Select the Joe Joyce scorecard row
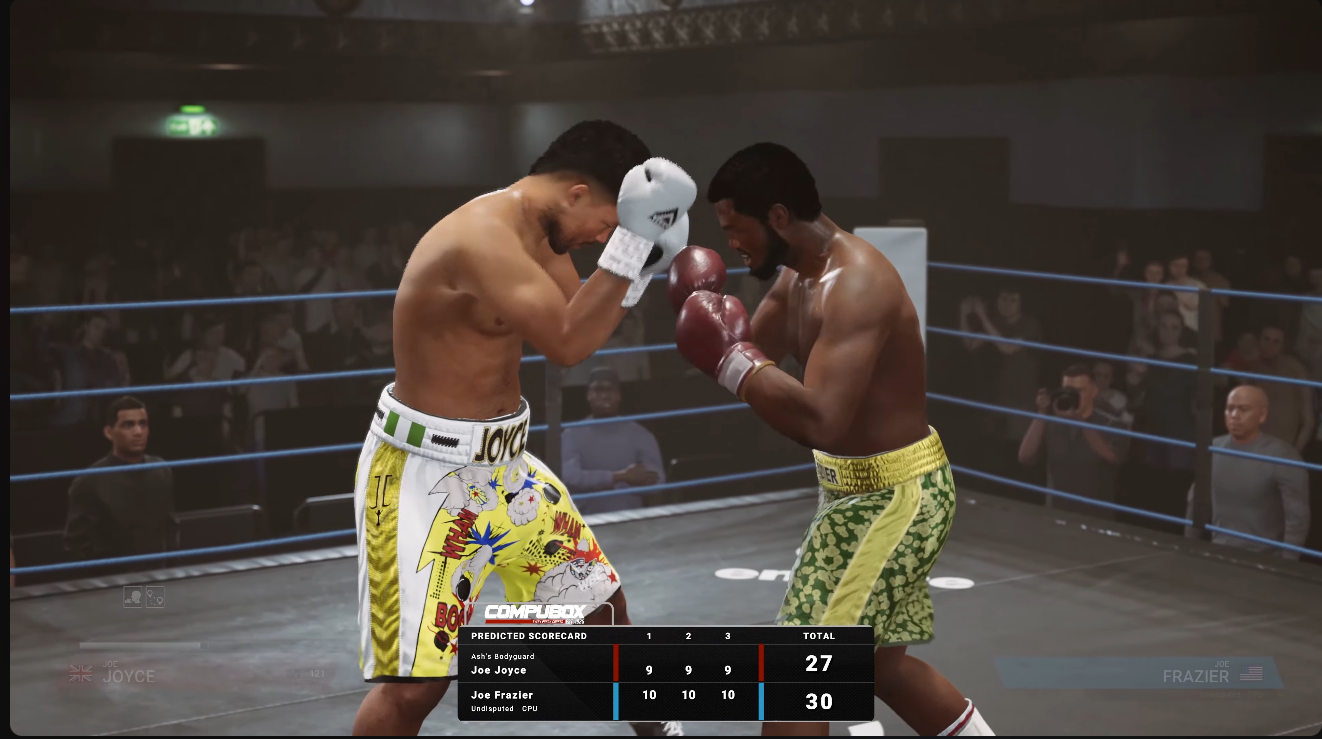The image size is (1322, 739). click(x=665, y=664)
